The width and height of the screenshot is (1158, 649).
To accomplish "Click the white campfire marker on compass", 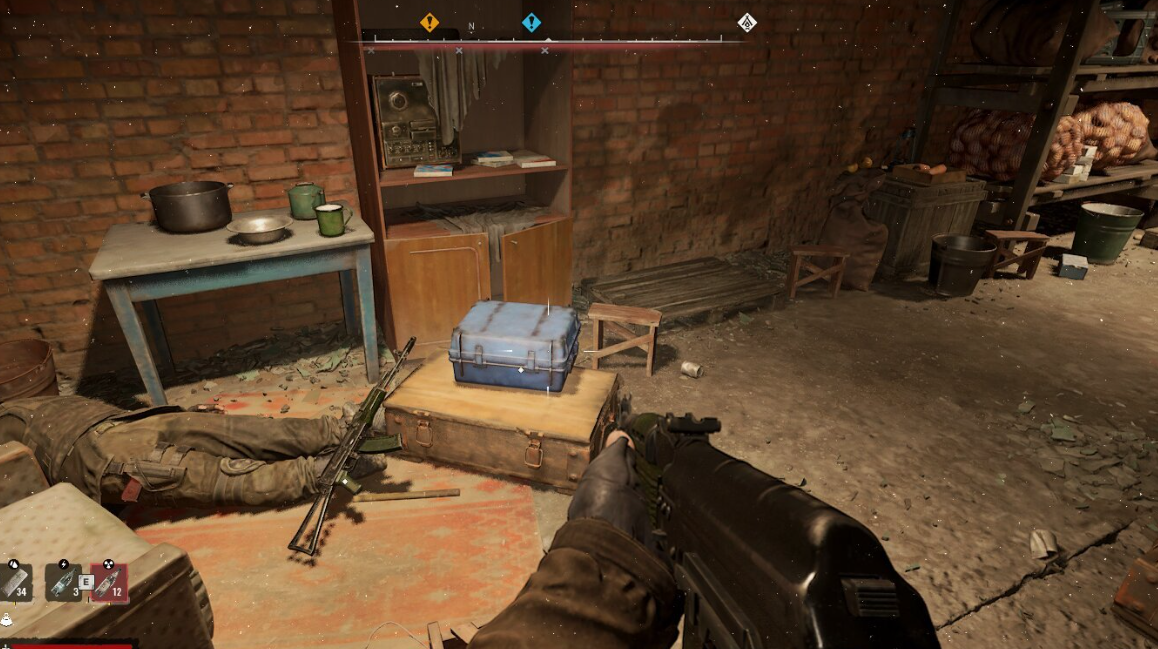I will [746, 22].
